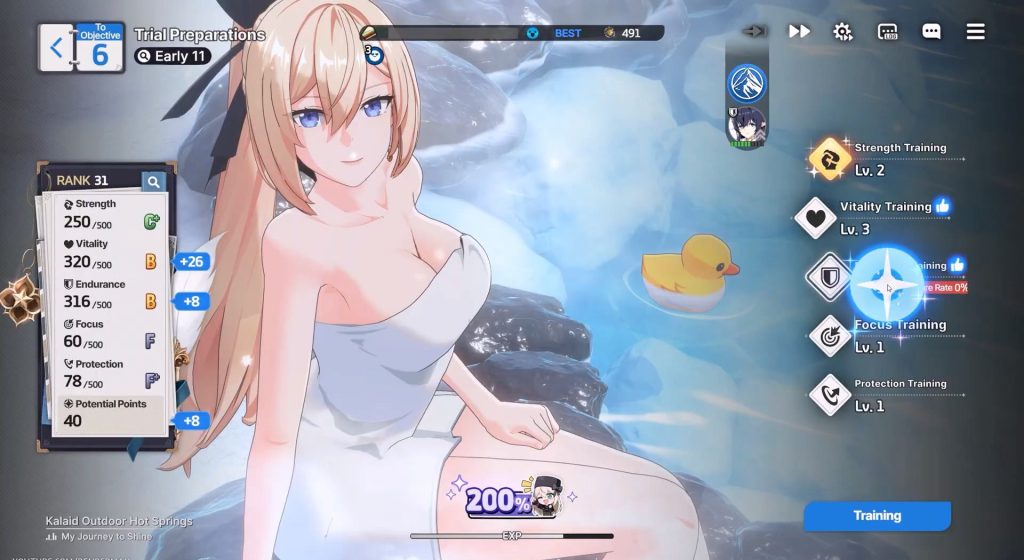Collapse the side panel with arrow icon
The width and height of the screenshot is (1024, 560).
(x=754, y=31)
